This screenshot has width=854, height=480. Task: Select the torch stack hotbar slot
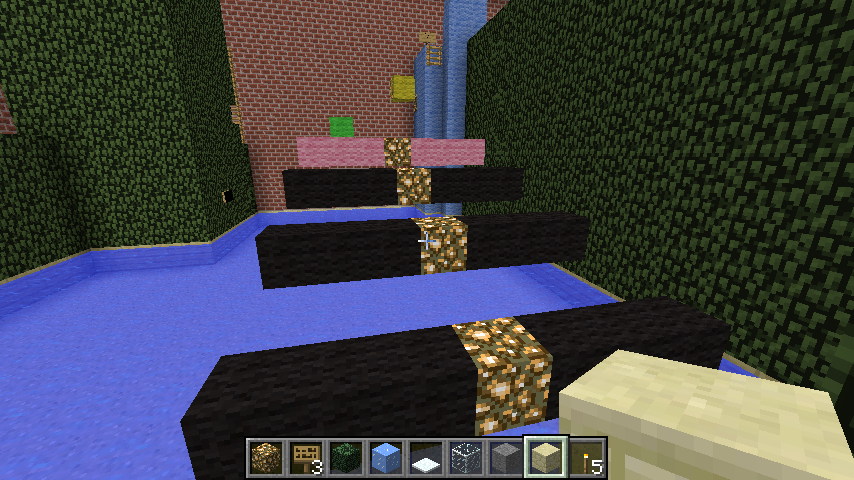click(587, 457)
